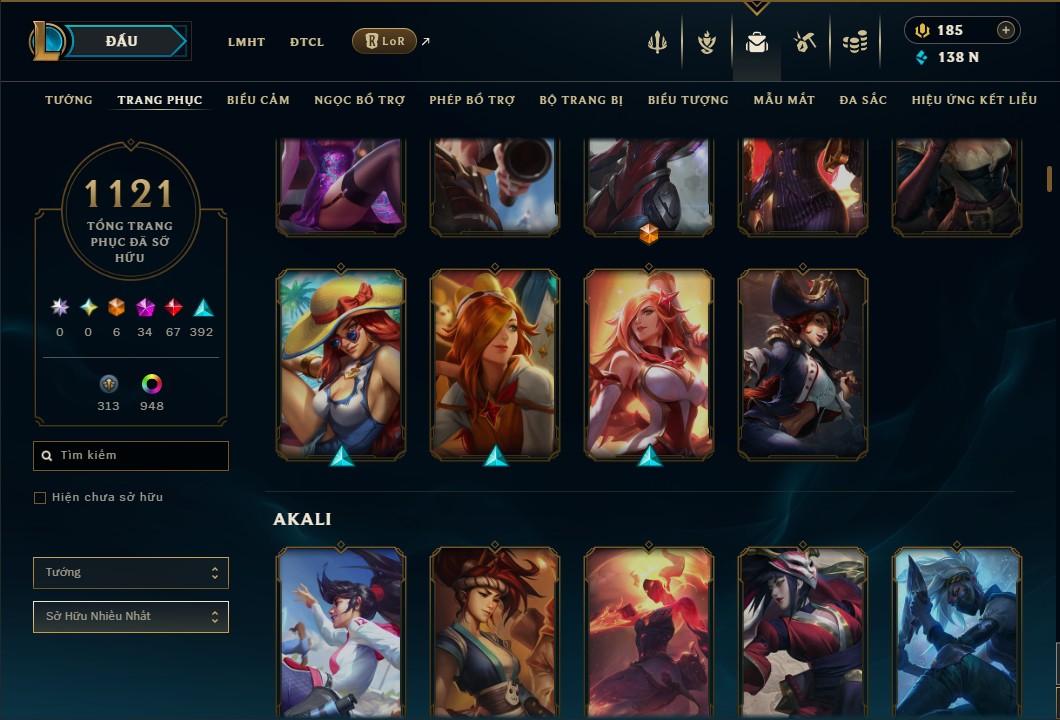
Task: Click the ĐẤU play button
Action: click(122, 41)
